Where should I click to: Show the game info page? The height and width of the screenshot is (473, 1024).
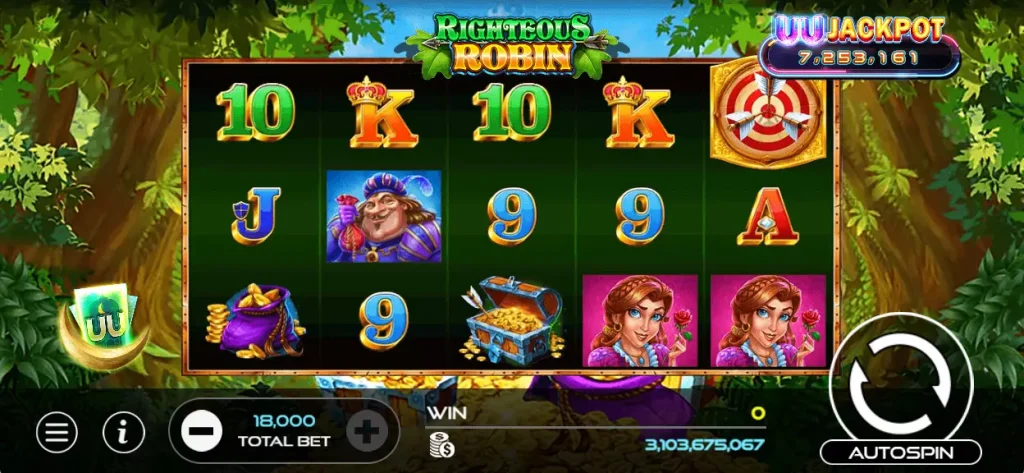coord(123,432)
